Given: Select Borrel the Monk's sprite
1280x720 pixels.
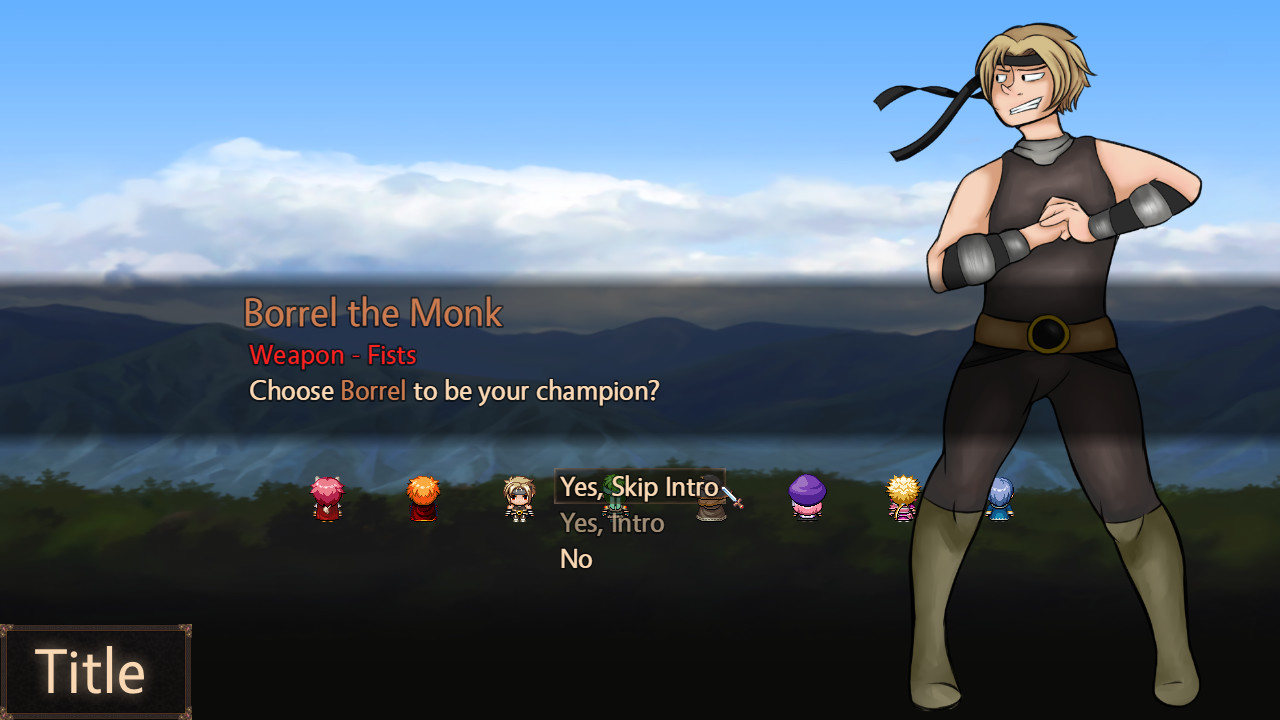Looking at the screenshot, I should pos(518,500).
